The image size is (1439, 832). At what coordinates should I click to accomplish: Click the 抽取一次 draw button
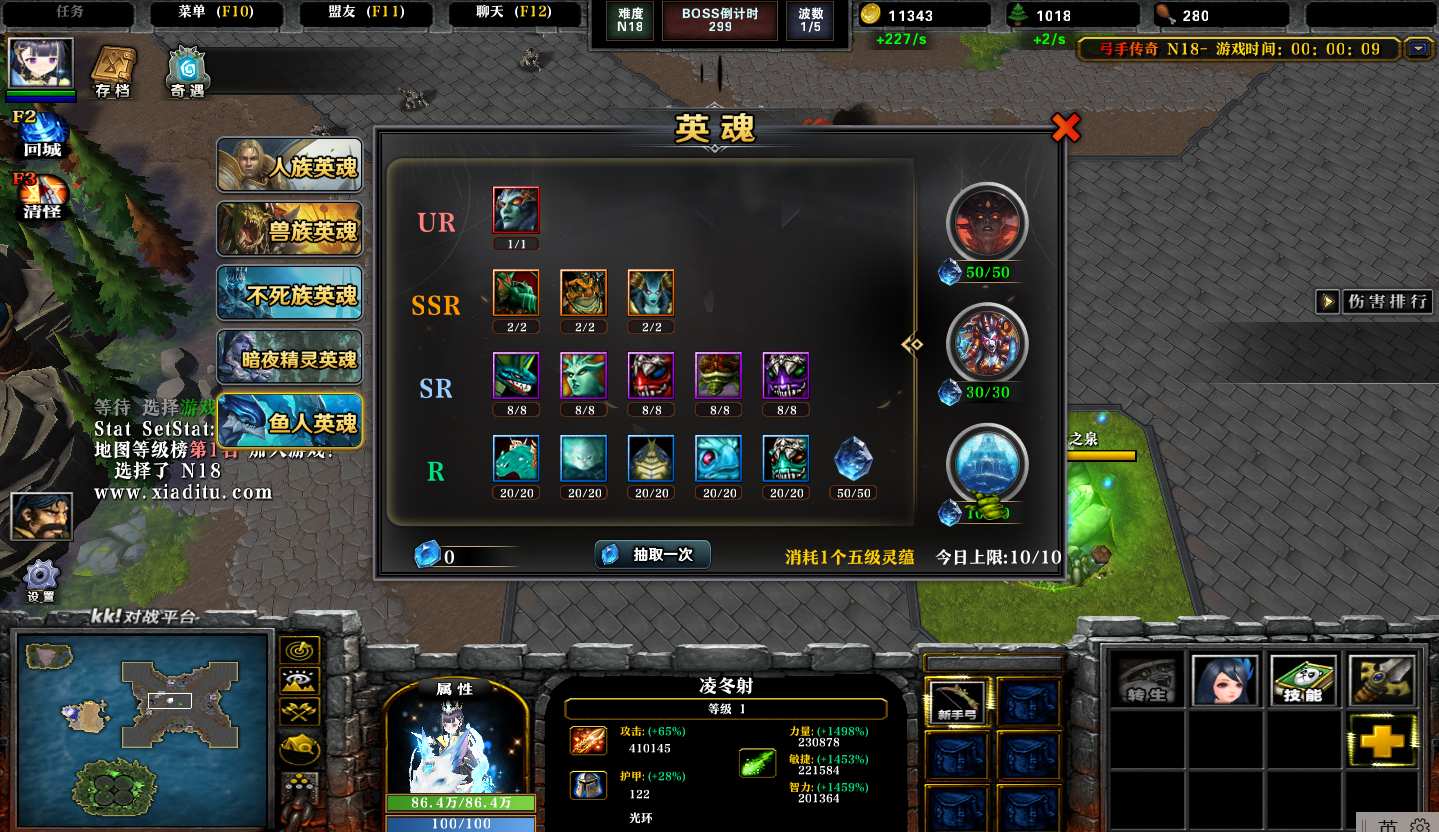coord(653,555)
